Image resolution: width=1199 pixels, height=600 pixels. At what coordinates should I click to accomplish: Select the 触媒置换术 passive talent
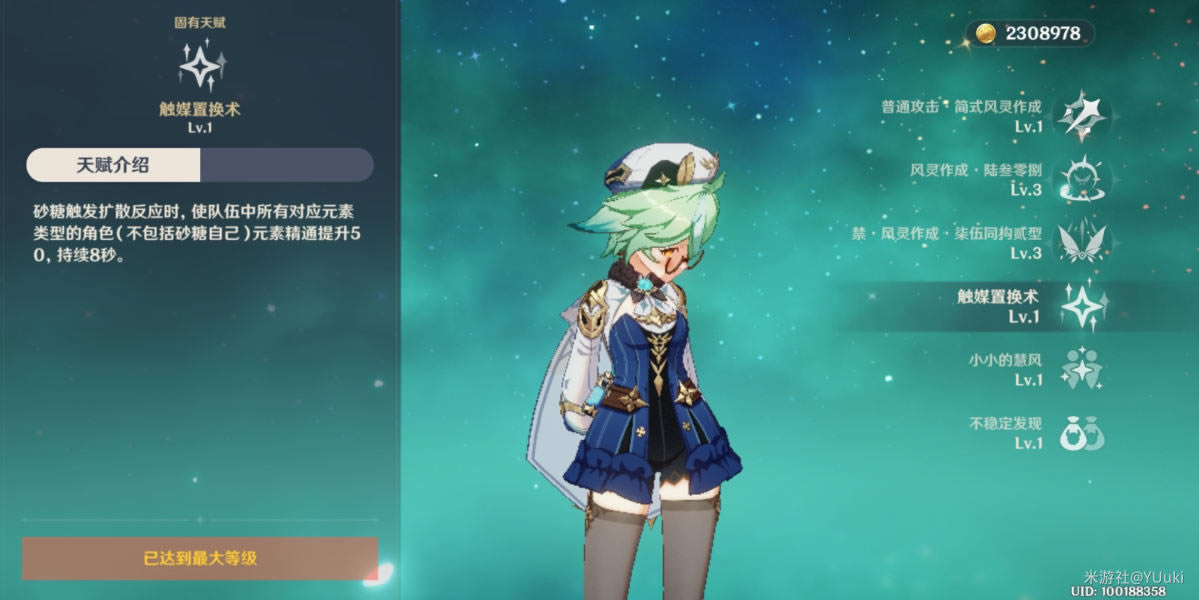coord(1080,306)
